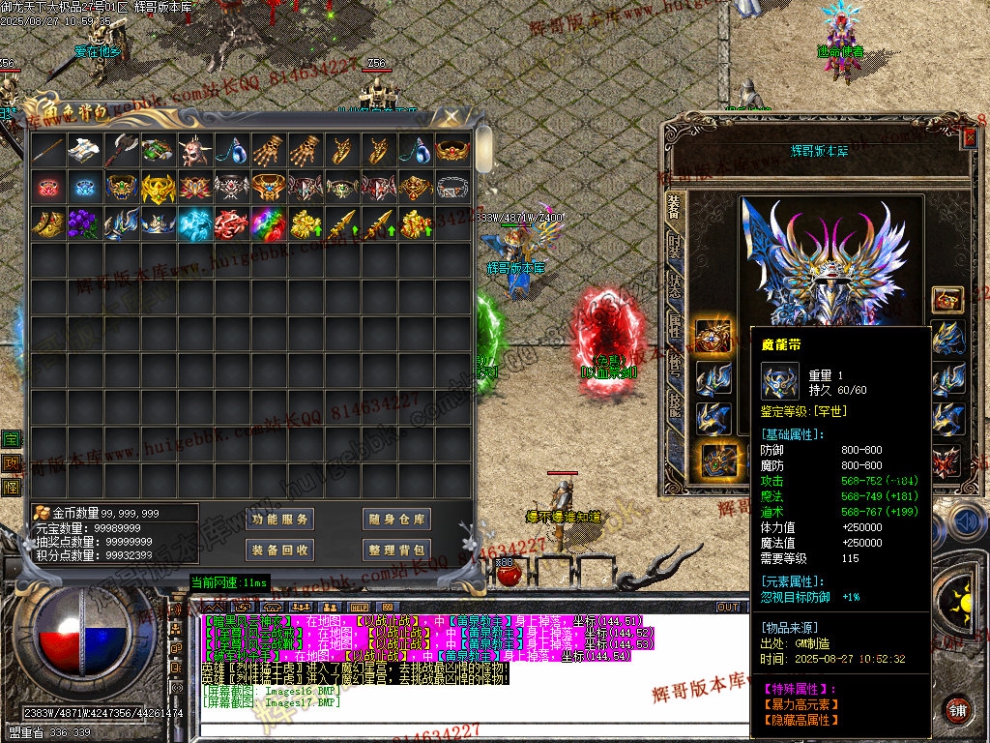The image size is (990, 743).
Task: Select the battle axe in the backpack
Action: pos(122,150)
